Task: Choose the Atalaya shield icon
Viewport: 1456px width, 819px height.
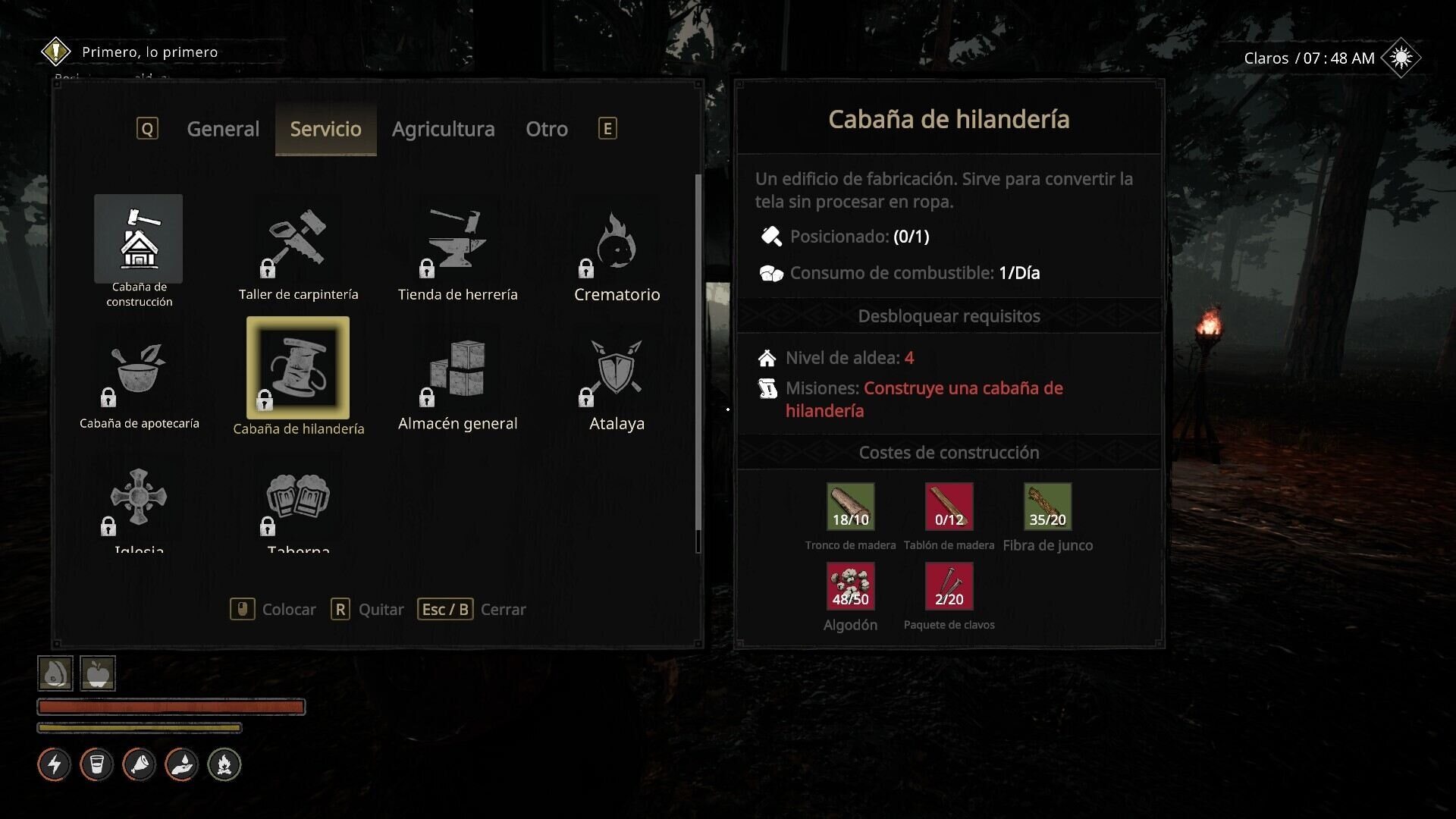Action: [617, 370]
